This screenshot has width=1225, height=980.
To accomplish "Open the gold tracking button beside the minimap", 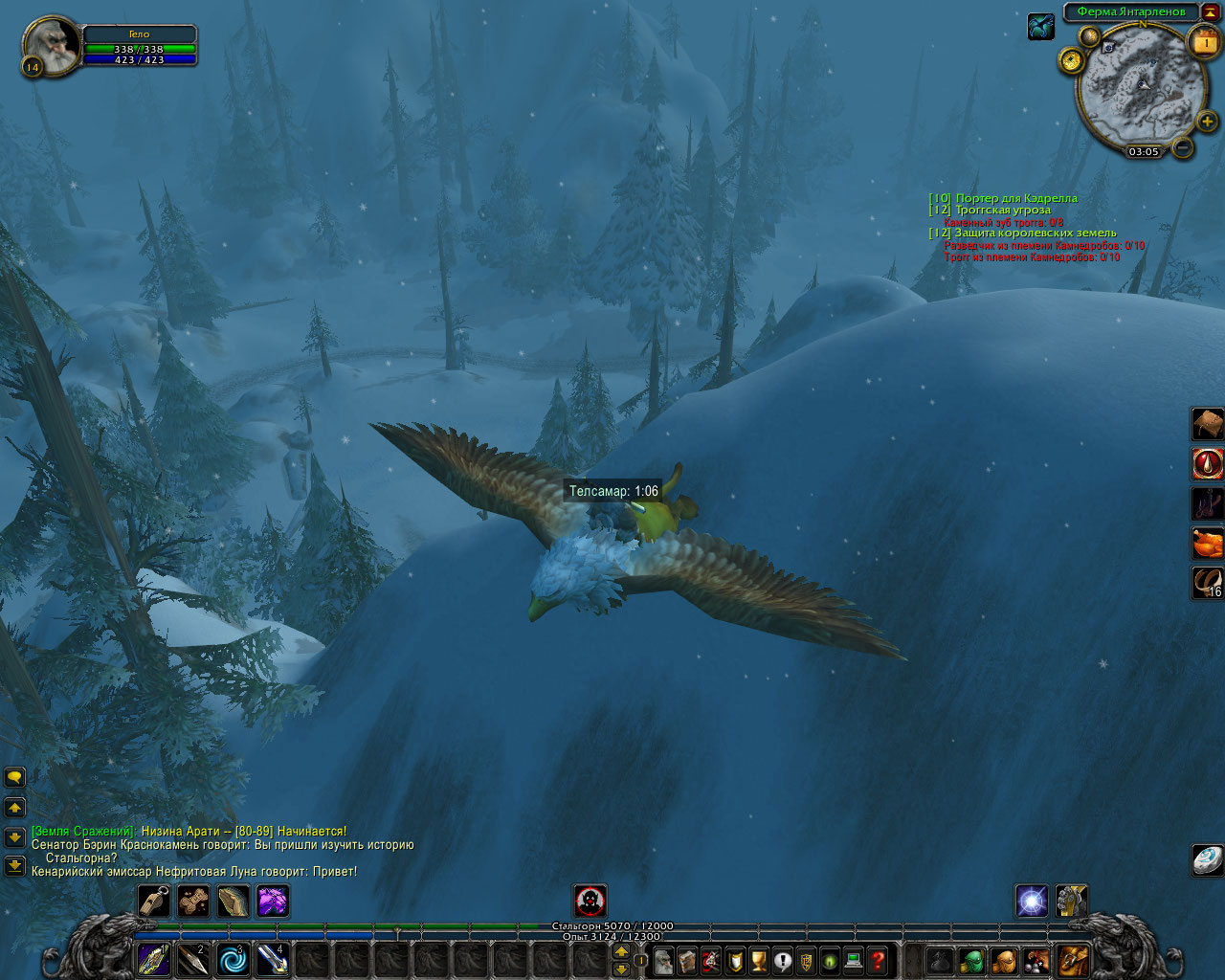I will [1071, 60].
